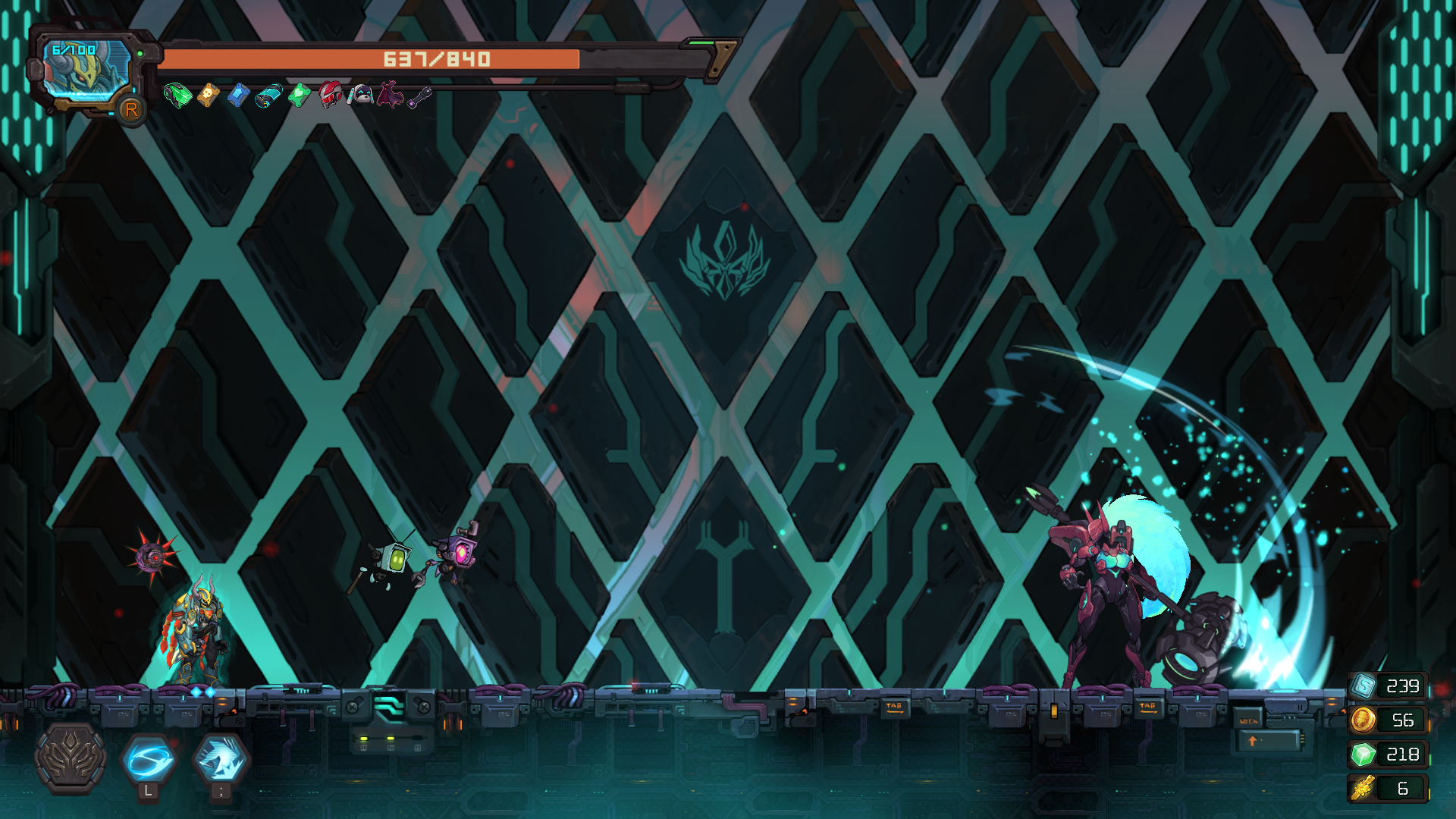Click the green heart chip relic
Screen dimensions: 1456x819
[x=300, y=96]
